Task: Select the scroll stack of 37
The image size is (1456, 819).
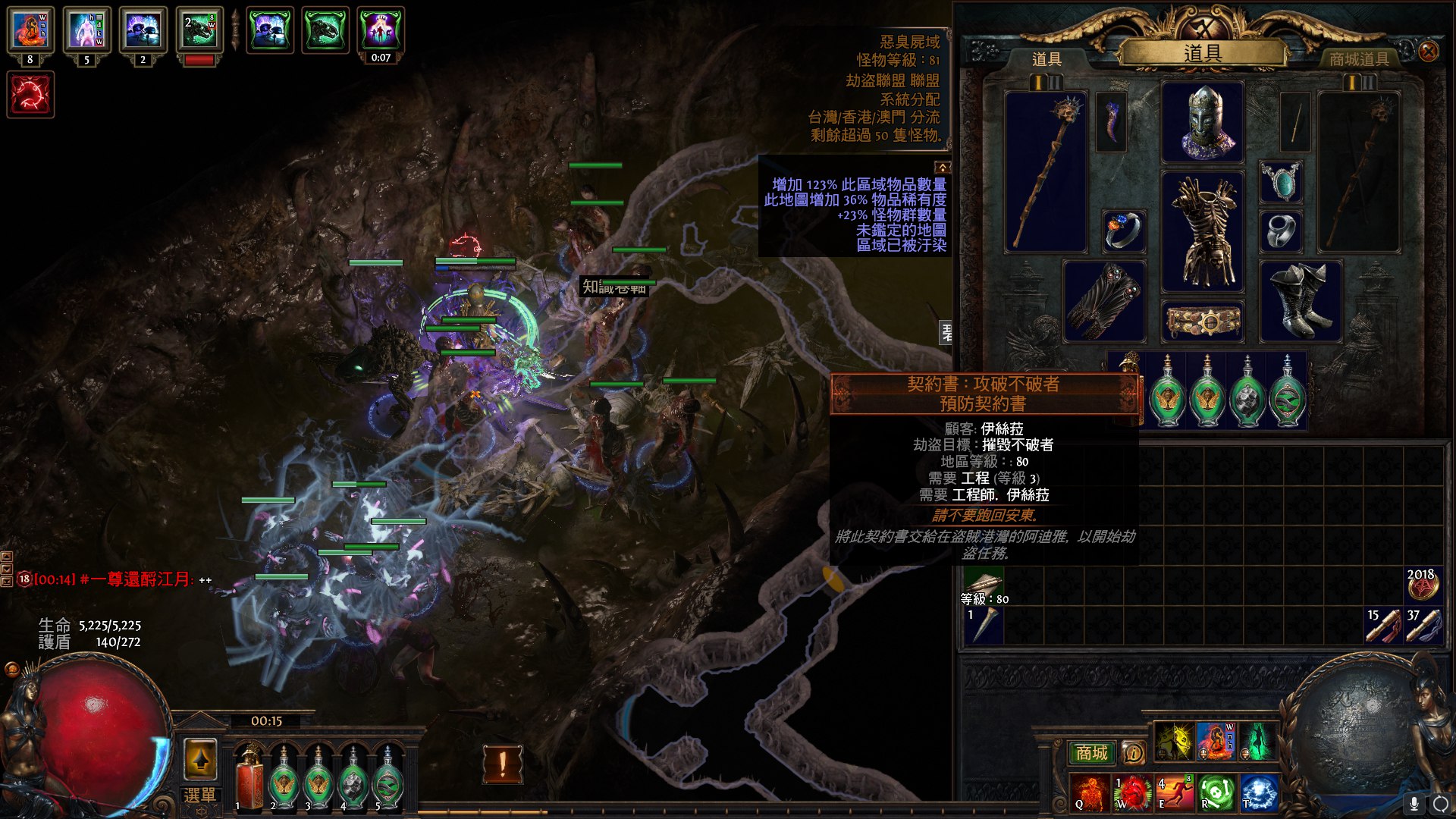Action: [1423, 626]
